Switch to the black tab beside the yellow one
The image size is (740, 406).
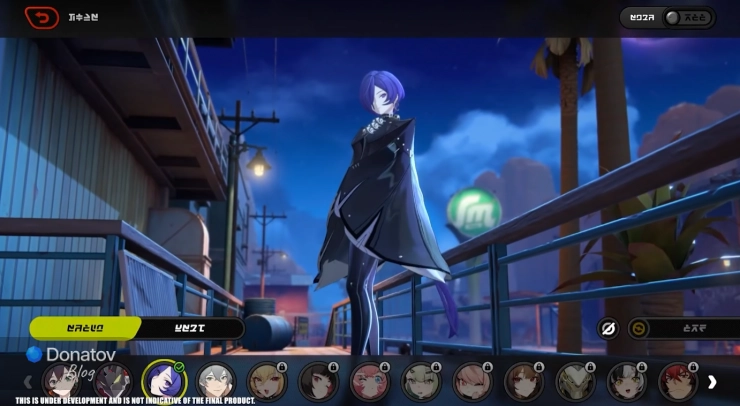191,328
